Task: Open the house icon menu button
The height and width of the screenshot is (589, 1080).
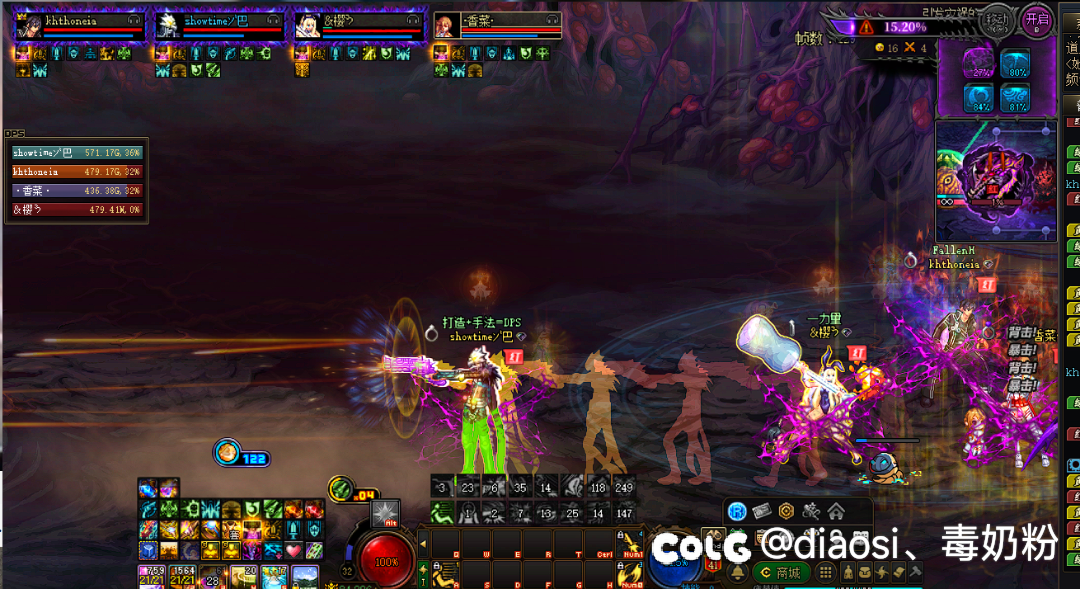Action: (x=836, y=512)
